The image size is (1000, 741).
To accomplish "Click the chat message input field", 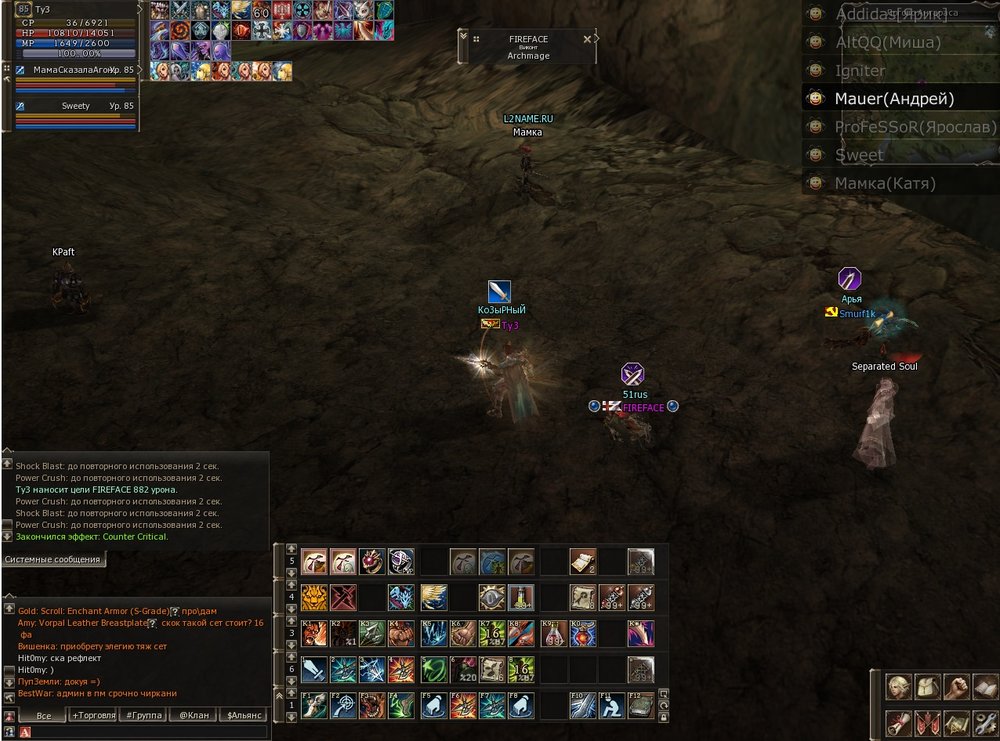I will pyautogui.click(x=150, y=732).
